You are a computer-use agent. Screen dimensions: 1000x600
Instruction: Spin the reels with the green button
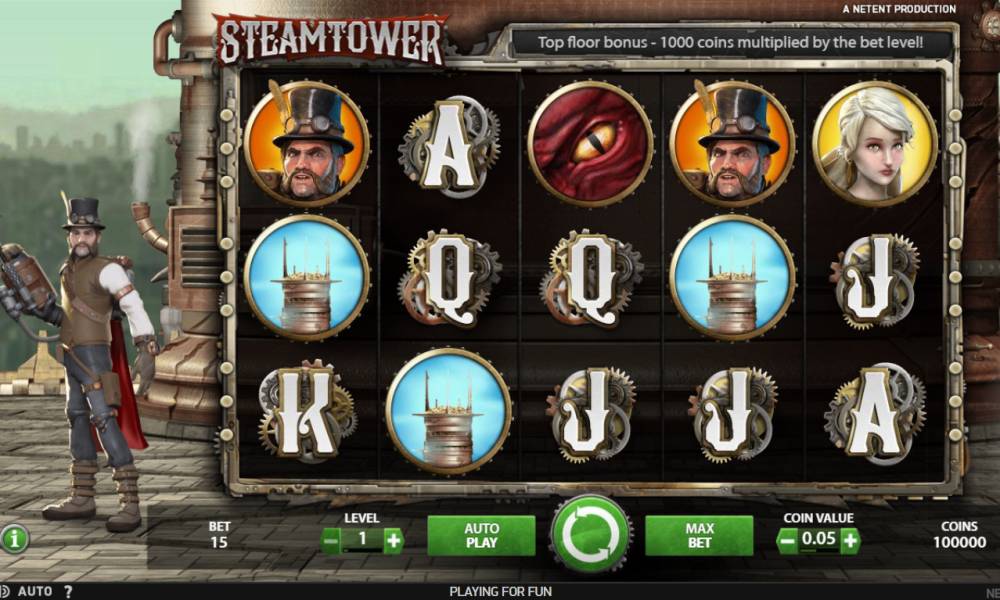click(591, 534)
